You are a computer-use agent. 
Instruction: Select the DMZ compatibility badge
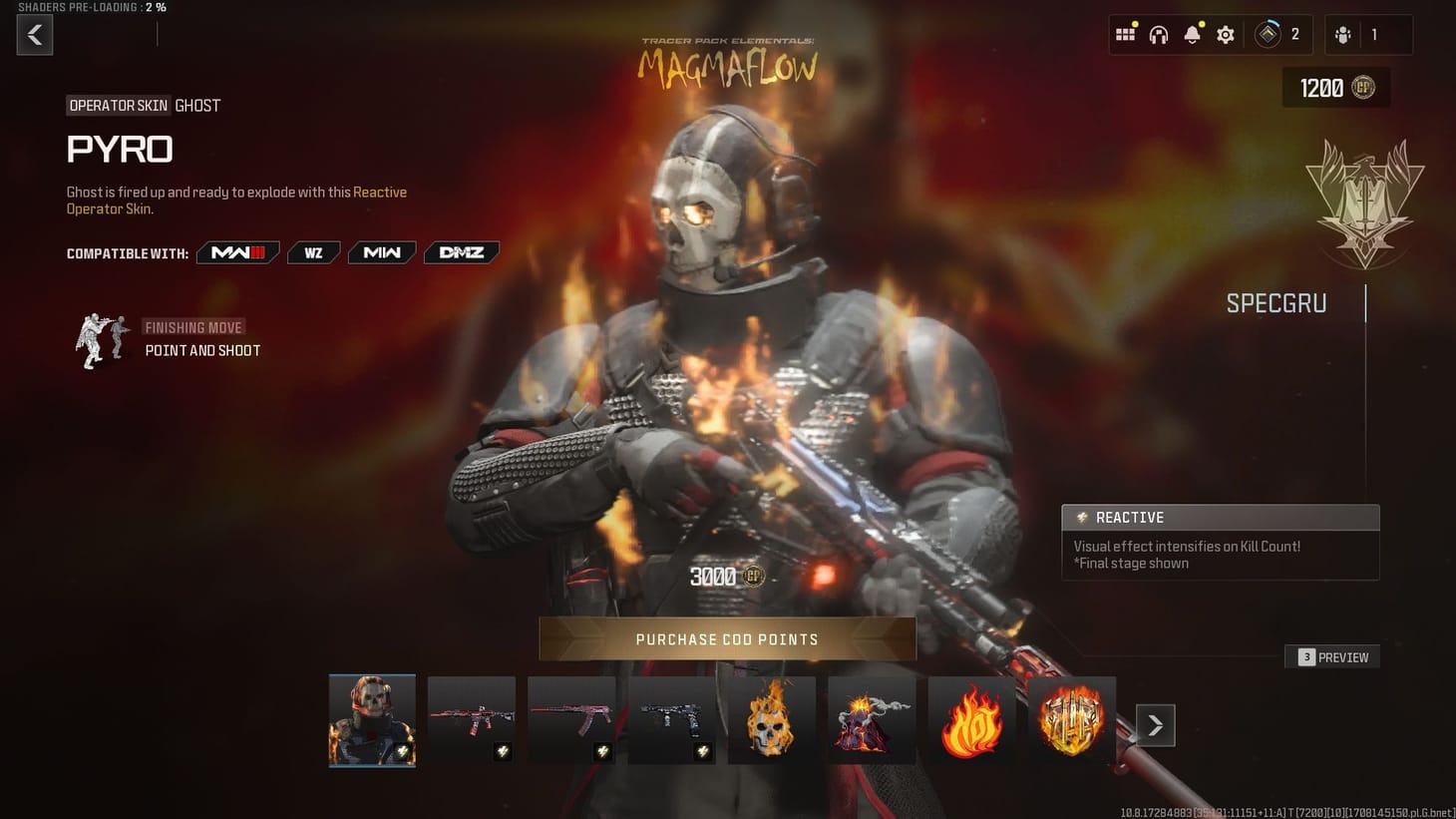click(461, 252)
